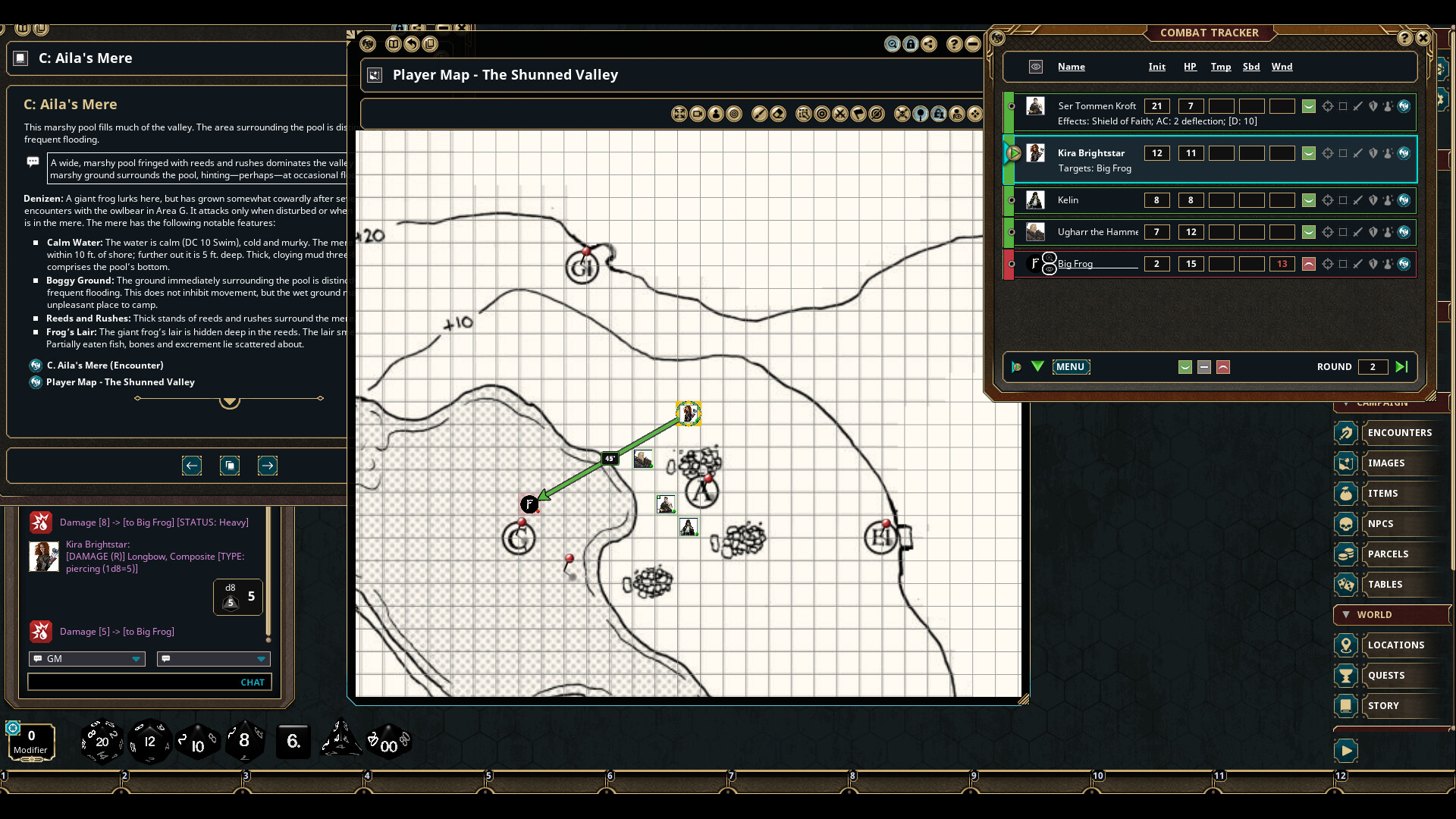Screen dimensions: 1456x819
Task: Click the flag pointer tool on the map toolbar
Action: (x=859, y=114)
